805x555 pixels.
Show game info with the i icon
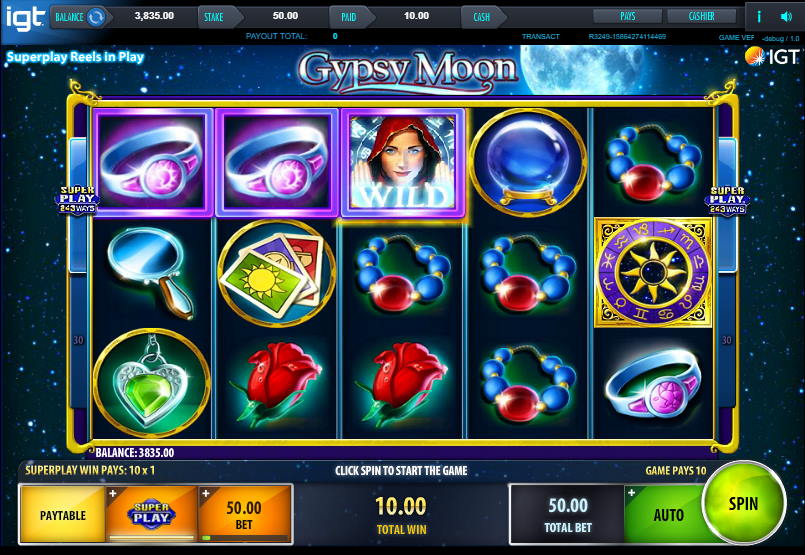[x=758, y=16]
